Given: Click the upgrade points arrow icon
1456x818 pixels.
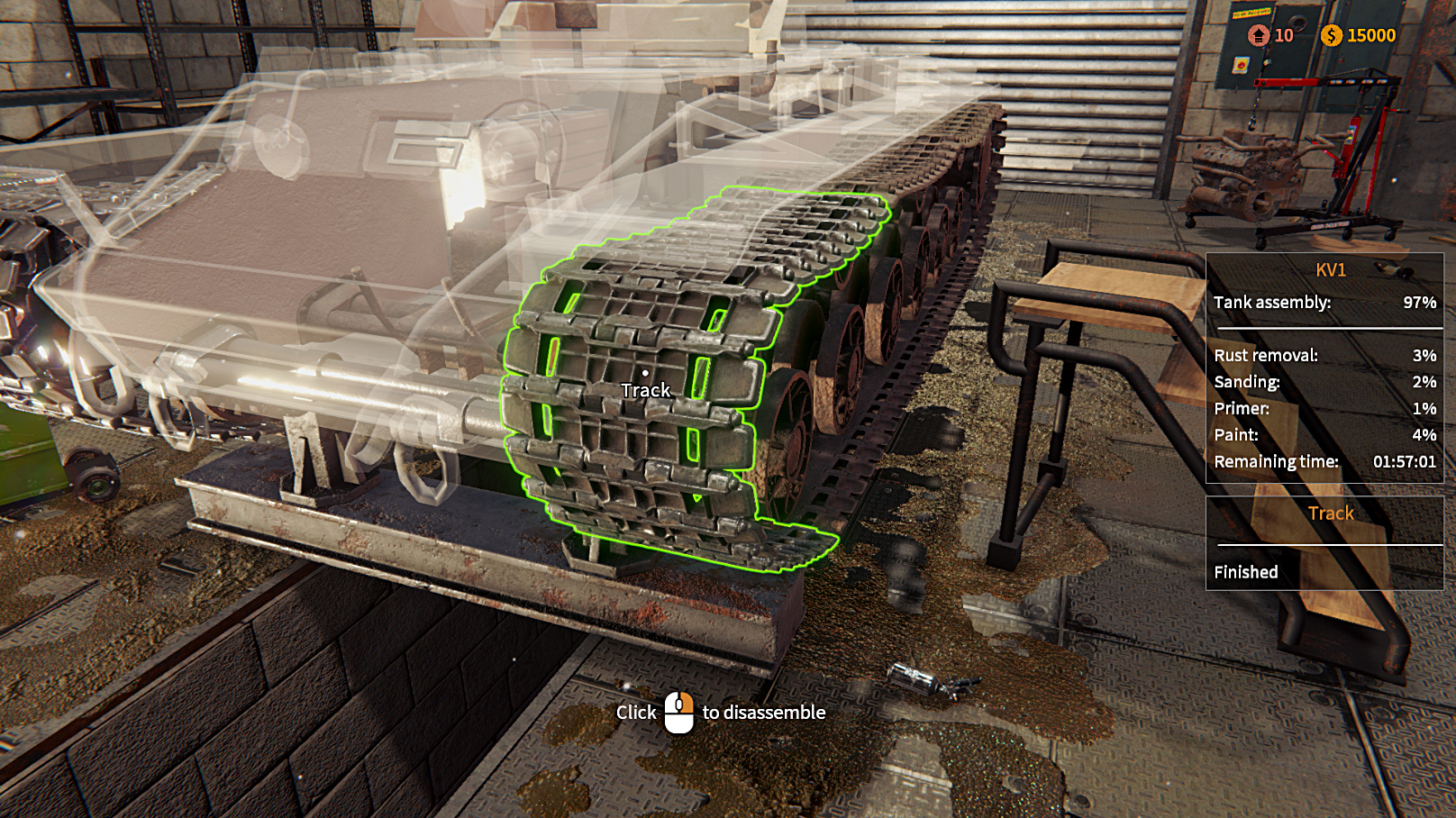Looking at the screenshot, I should tap(1259, 36).
